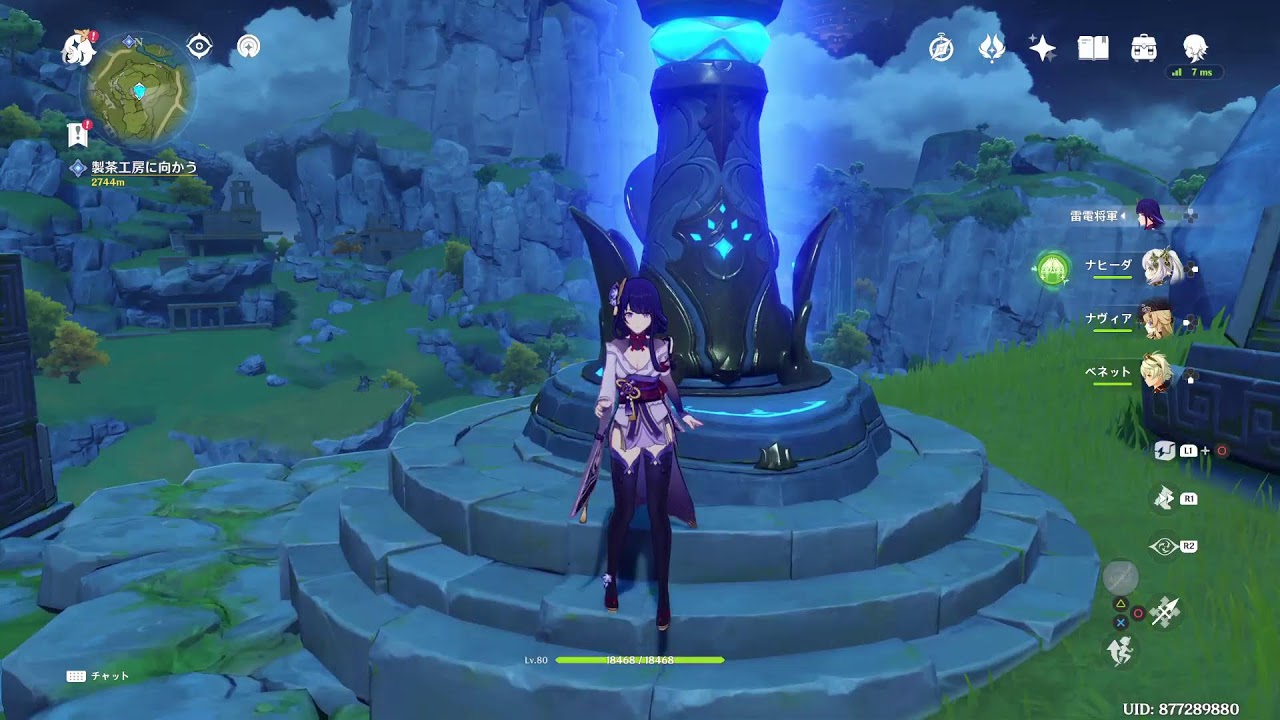Viewport: 1280px width, 720px height.
Task: Open the Paimon menu icon
Action: tap(78, 47)
